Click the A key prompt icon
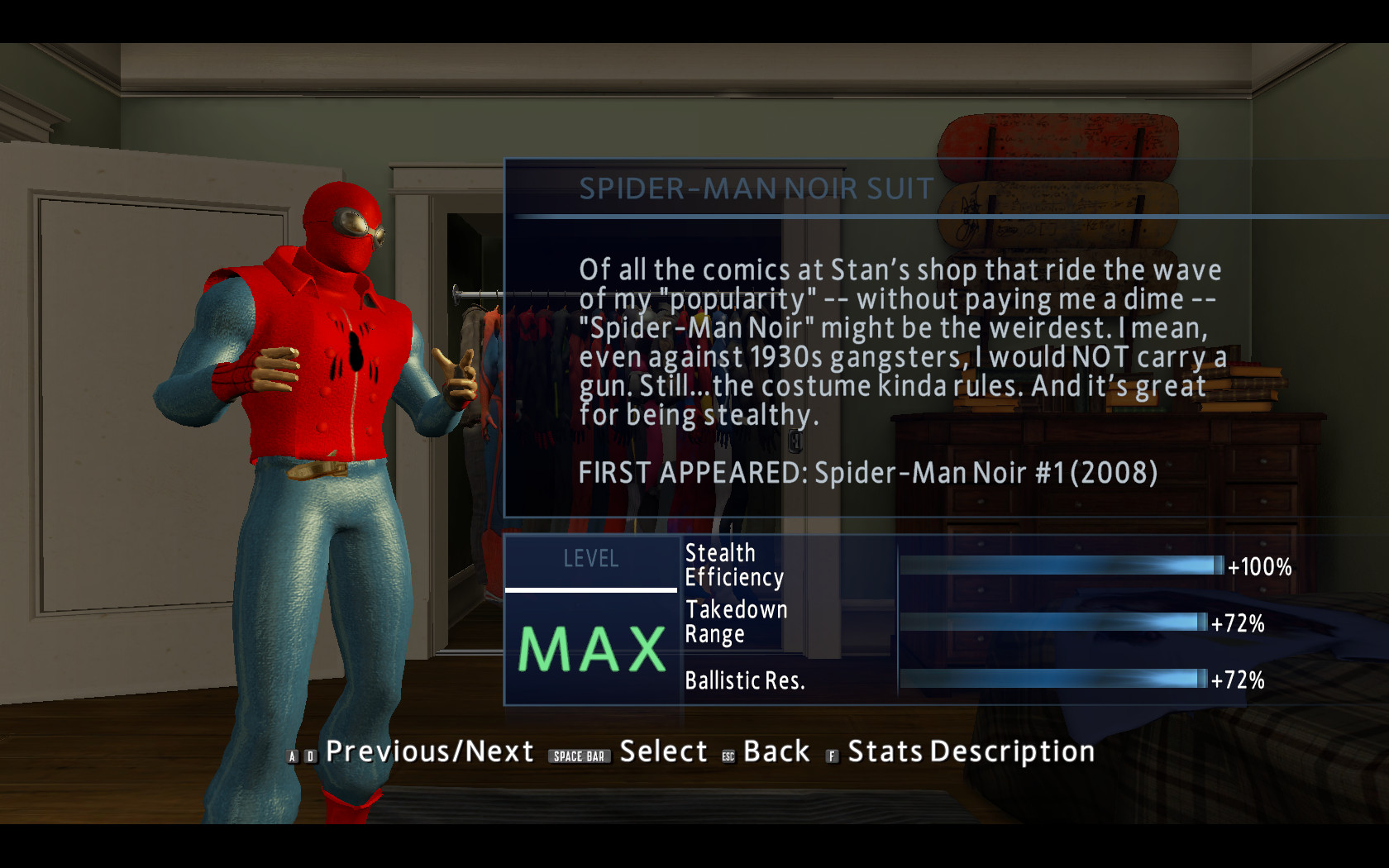1389x868 pixels. click(293, 755)
